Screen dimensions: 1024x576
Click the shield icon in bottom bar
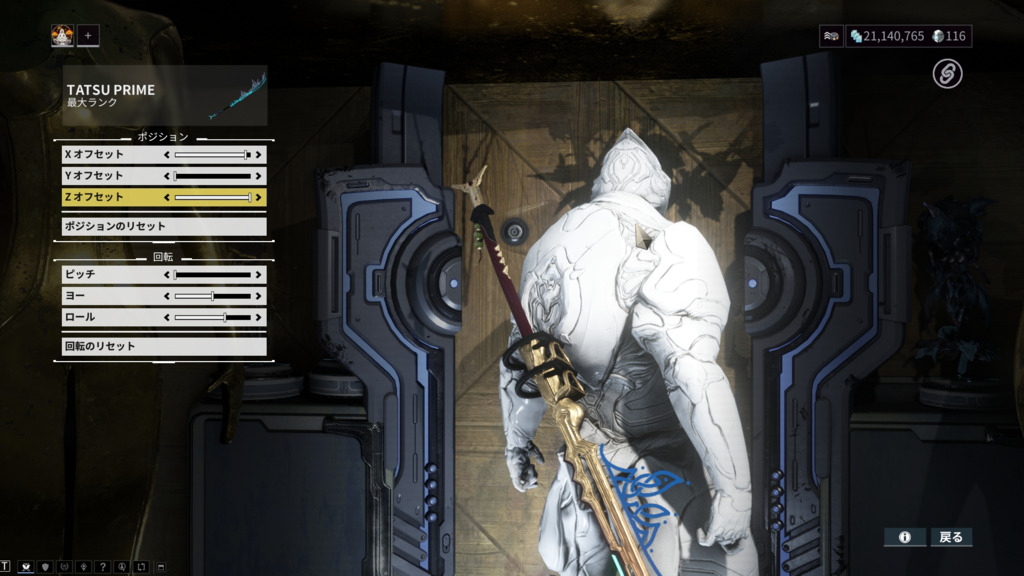(45, 568)
